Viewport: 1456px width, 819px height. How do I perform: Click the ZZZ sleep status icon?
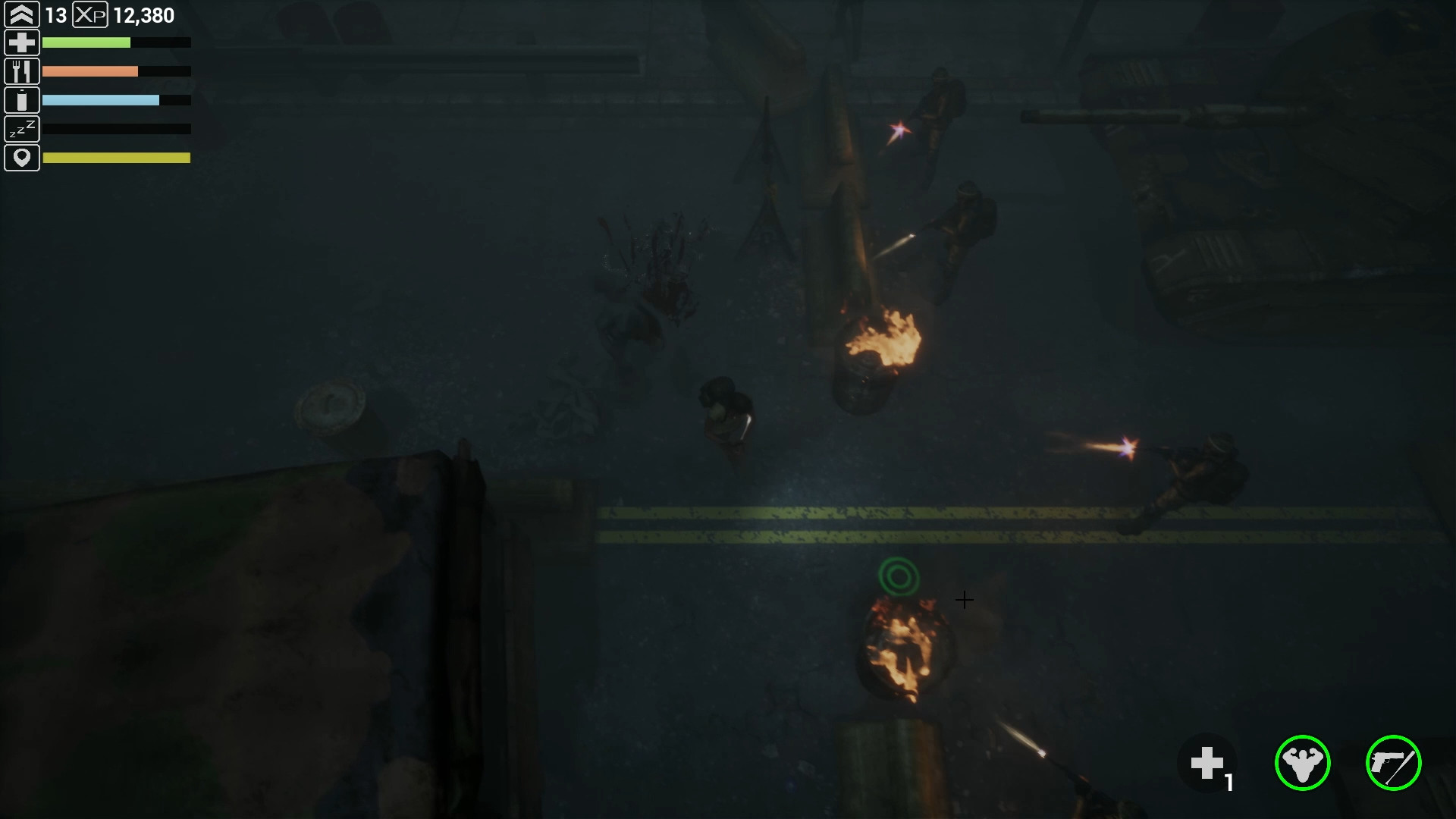coord(22,129)
